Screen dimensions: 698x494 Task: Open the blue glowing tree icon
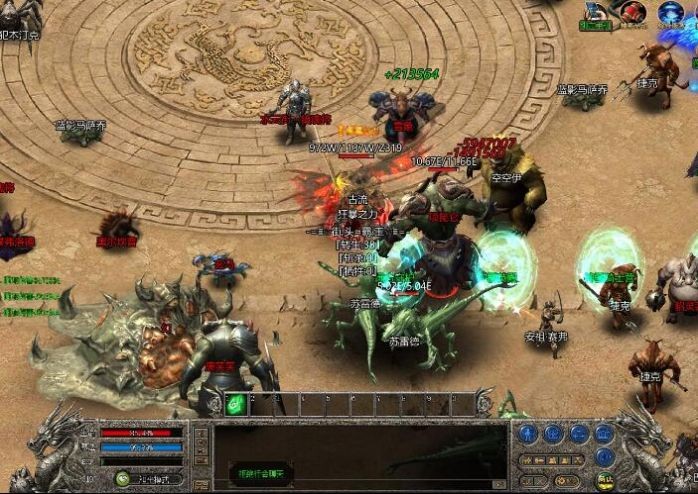click(669, 12)
